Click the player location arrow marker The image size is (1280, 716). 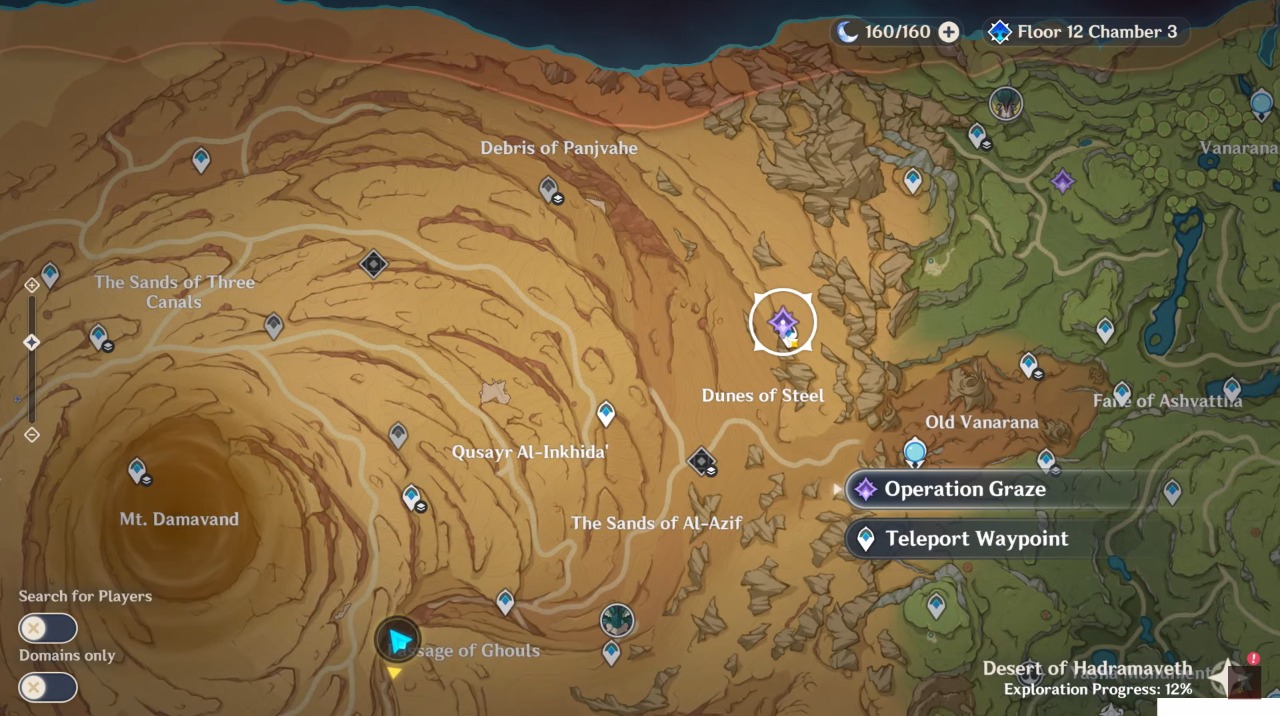point(398,641)
